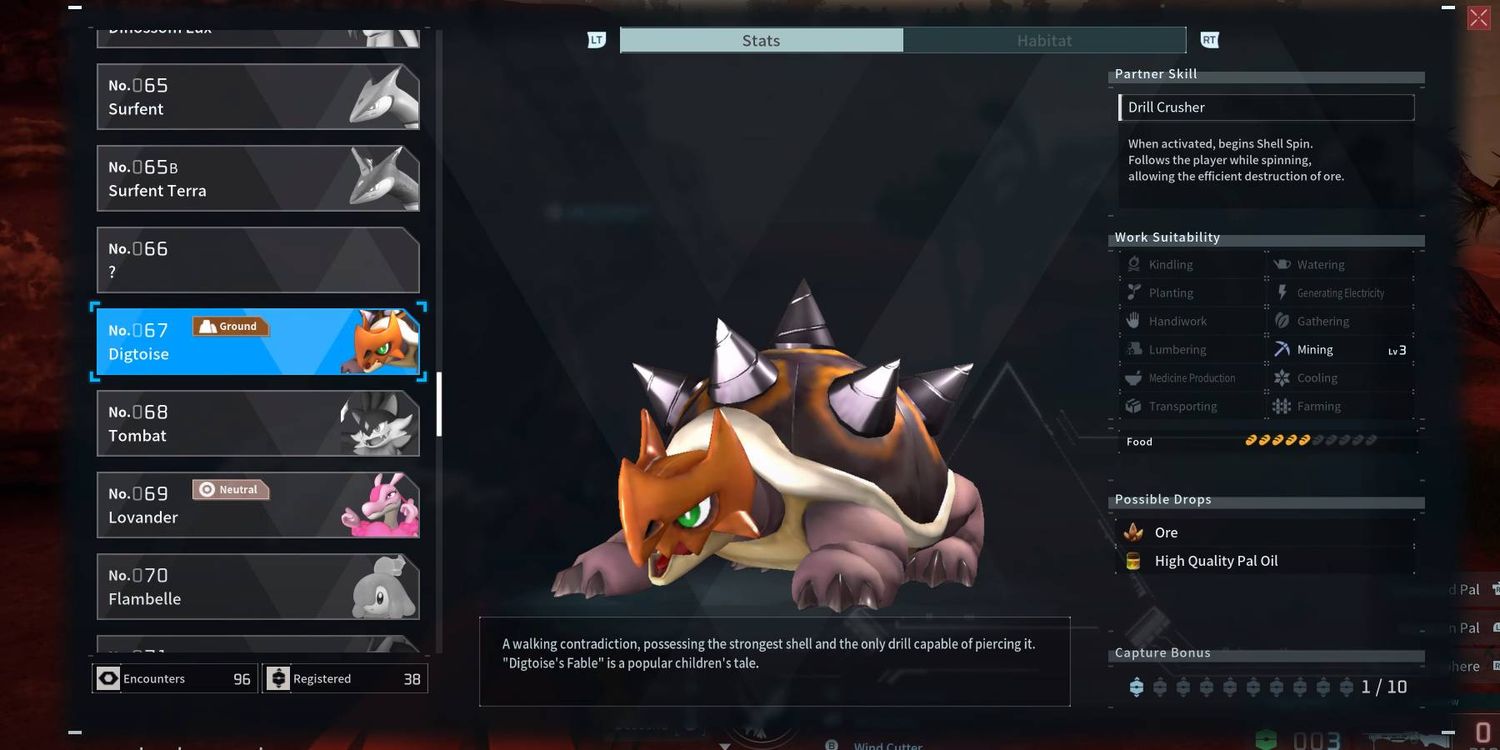Open the unknown No.066 entry
The width and height of the screenshot is (1500, 750).
coord(257,260)
